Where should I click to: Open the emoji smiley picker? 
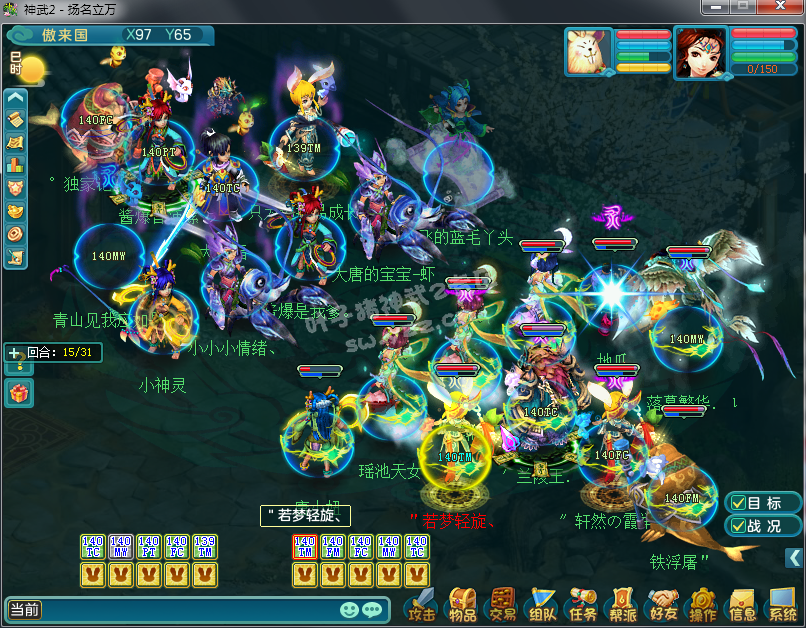pyautogui.click(x=349, y=609)
